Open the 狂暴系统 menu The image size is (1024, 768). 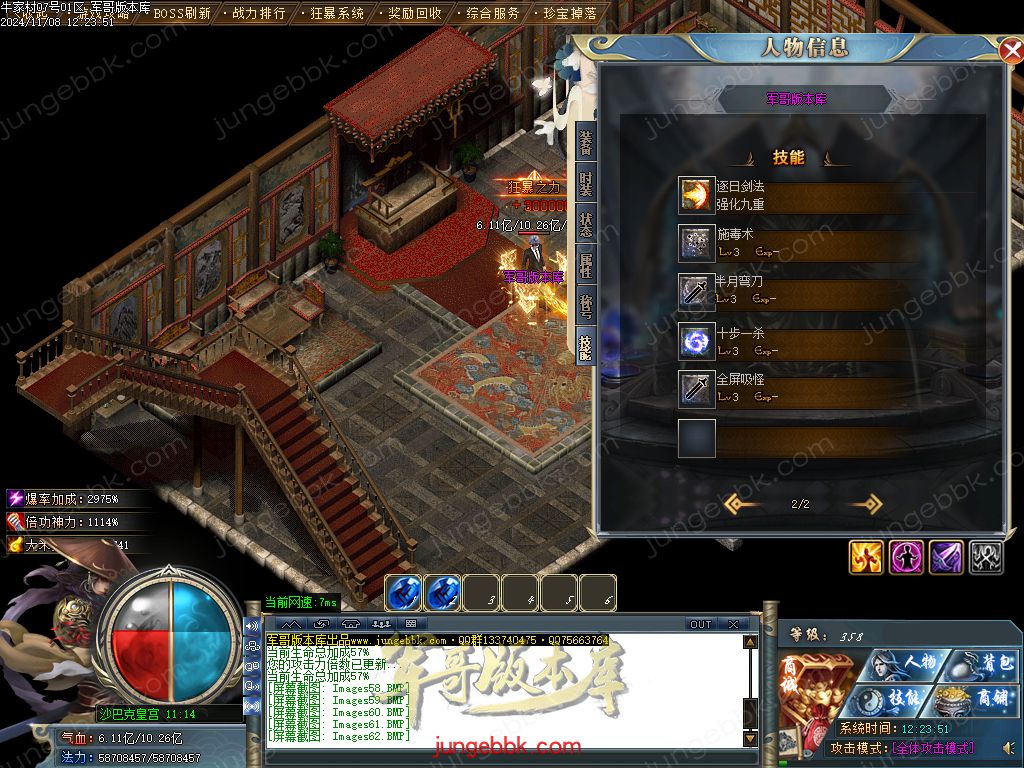tap(337, 14)
